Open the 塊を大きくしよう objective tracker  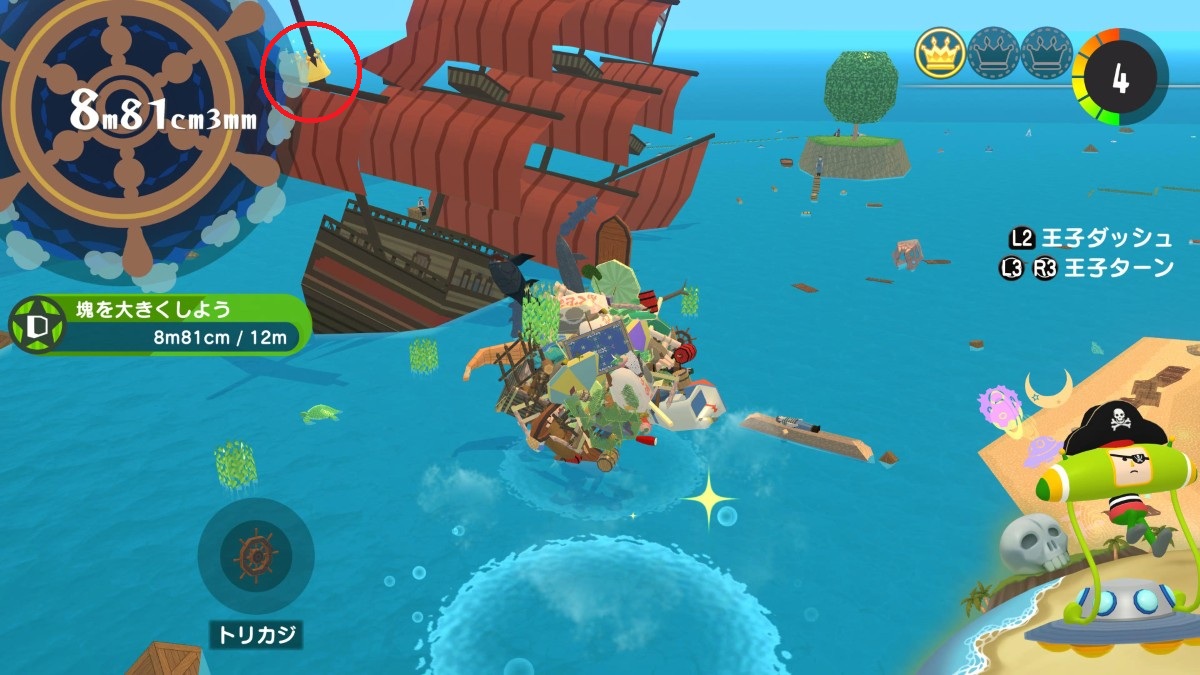(160, 325)
